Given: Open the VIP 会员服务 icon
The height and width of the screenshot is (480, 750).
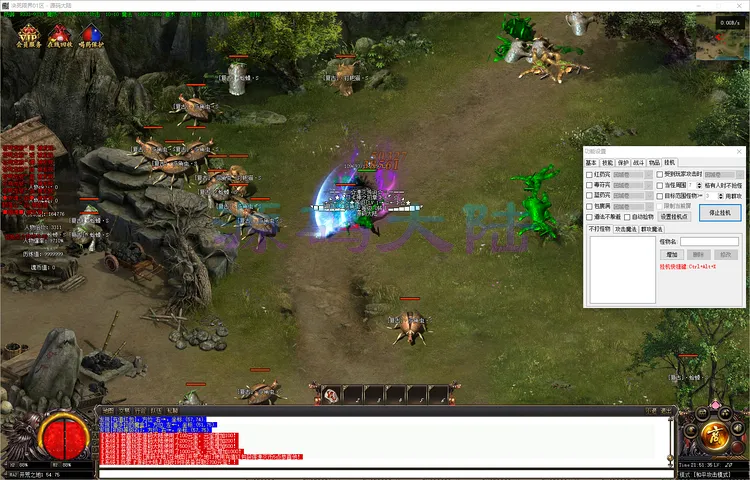Looking at the screenshot, I should [x=28, y=37].
